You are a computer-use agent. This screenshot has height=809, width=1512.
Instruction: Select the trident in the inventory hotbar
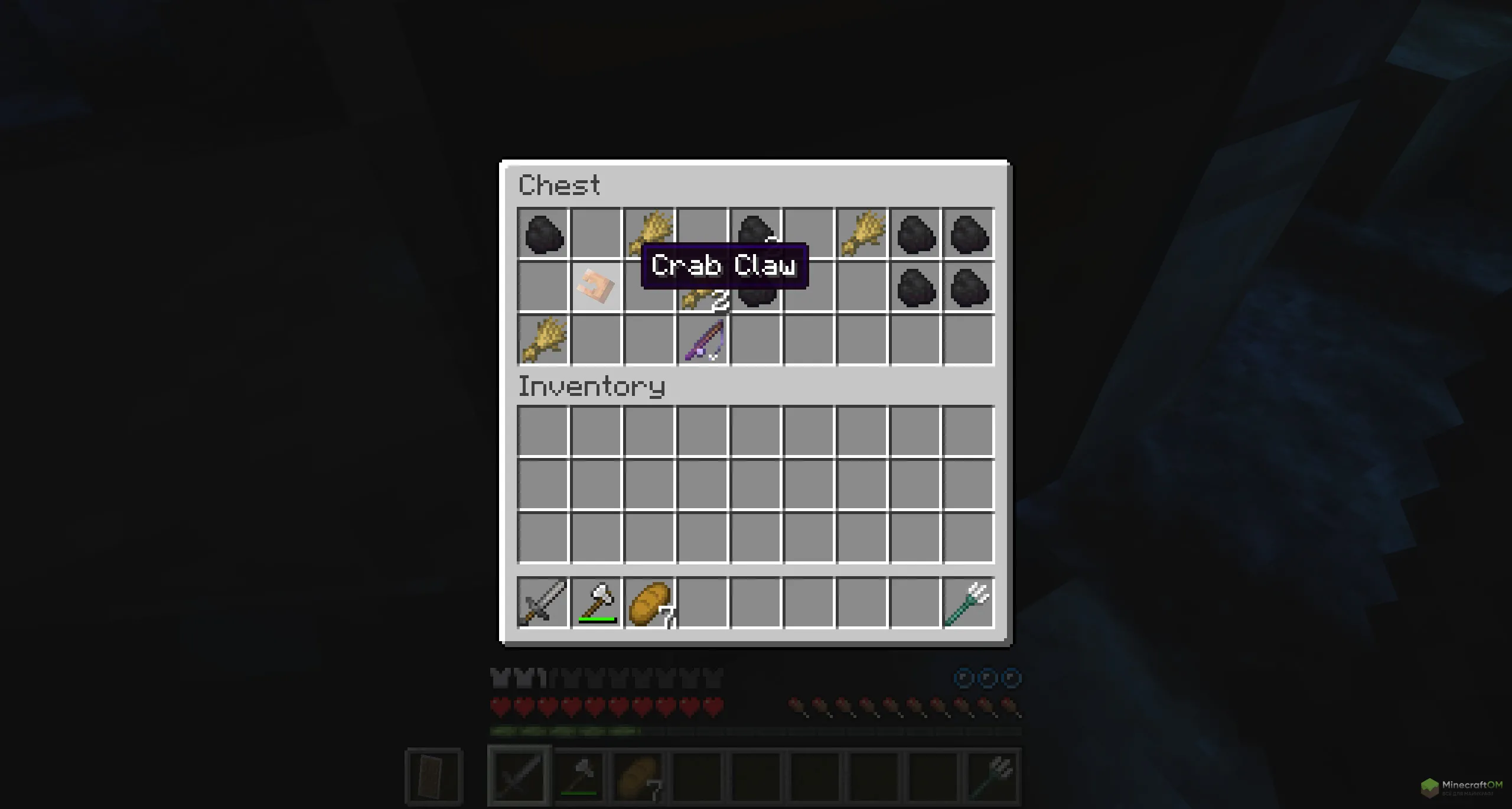pyautogui.click(x=968, y=603)
